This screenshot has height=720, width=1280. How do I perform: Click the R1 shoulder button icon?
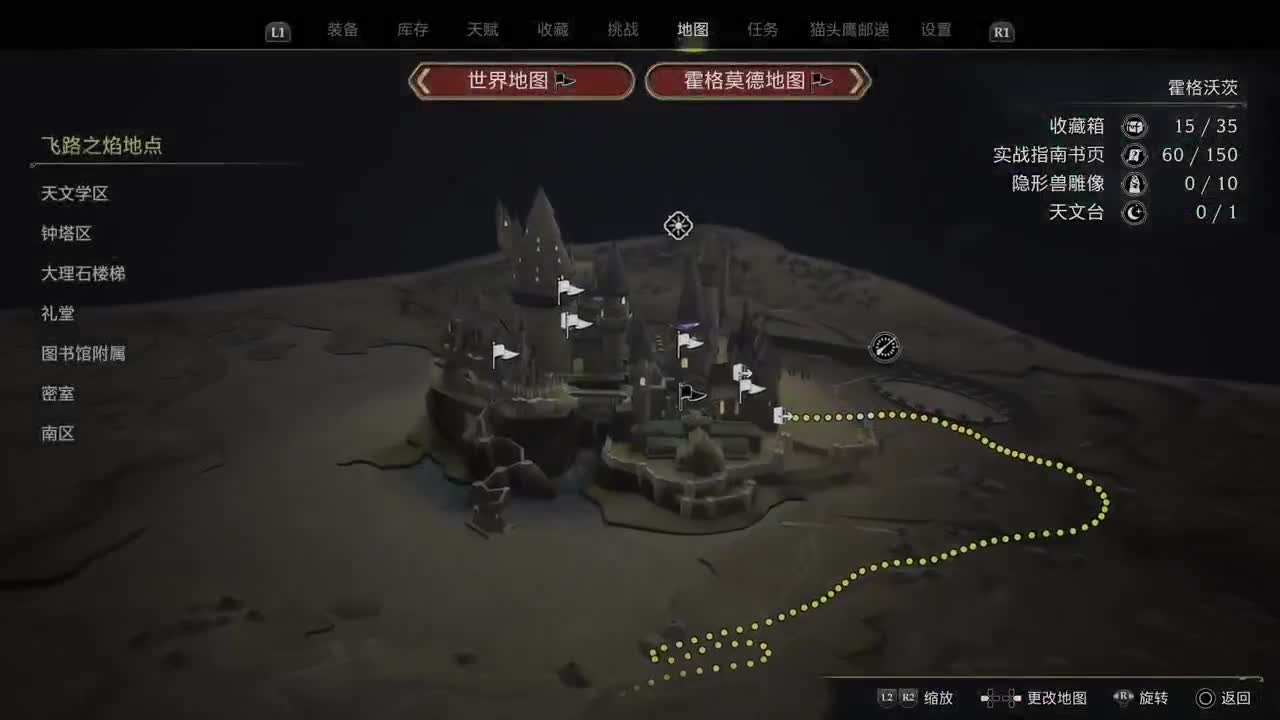(1001, 31)
